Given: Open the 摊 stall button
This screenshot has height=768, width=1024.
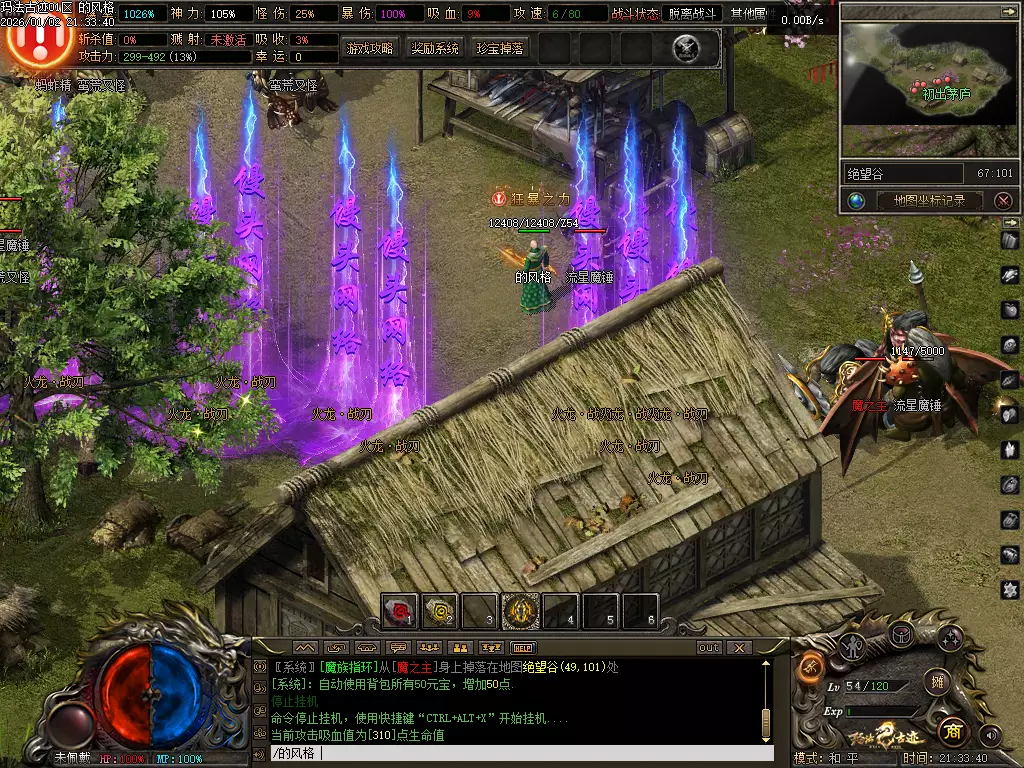Looking at the screenshot, I should pos(936,682).
